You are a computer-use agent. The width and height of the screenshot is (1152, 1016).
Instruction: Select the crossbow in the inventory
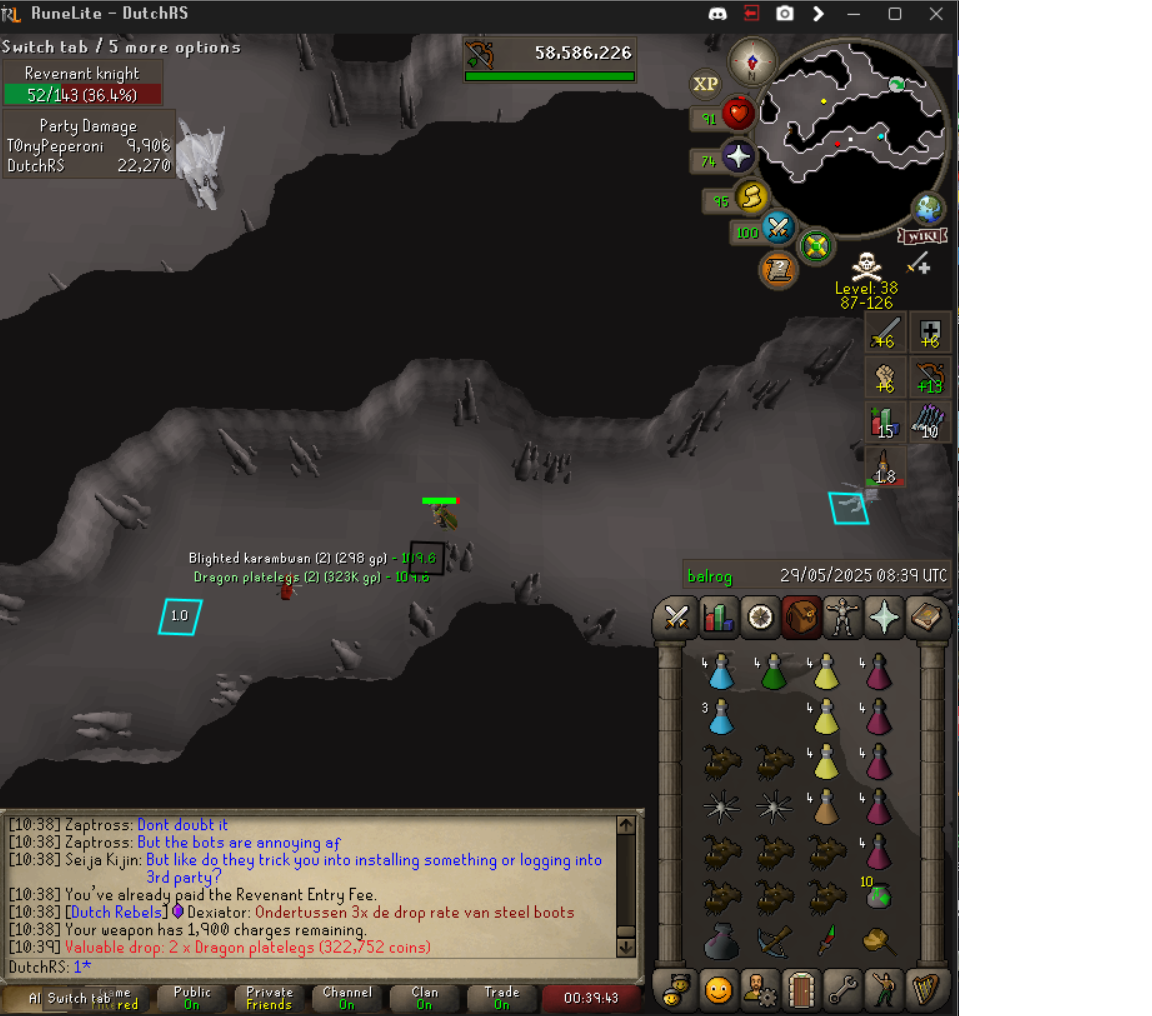pyautogui.click(x=772, y=941)
